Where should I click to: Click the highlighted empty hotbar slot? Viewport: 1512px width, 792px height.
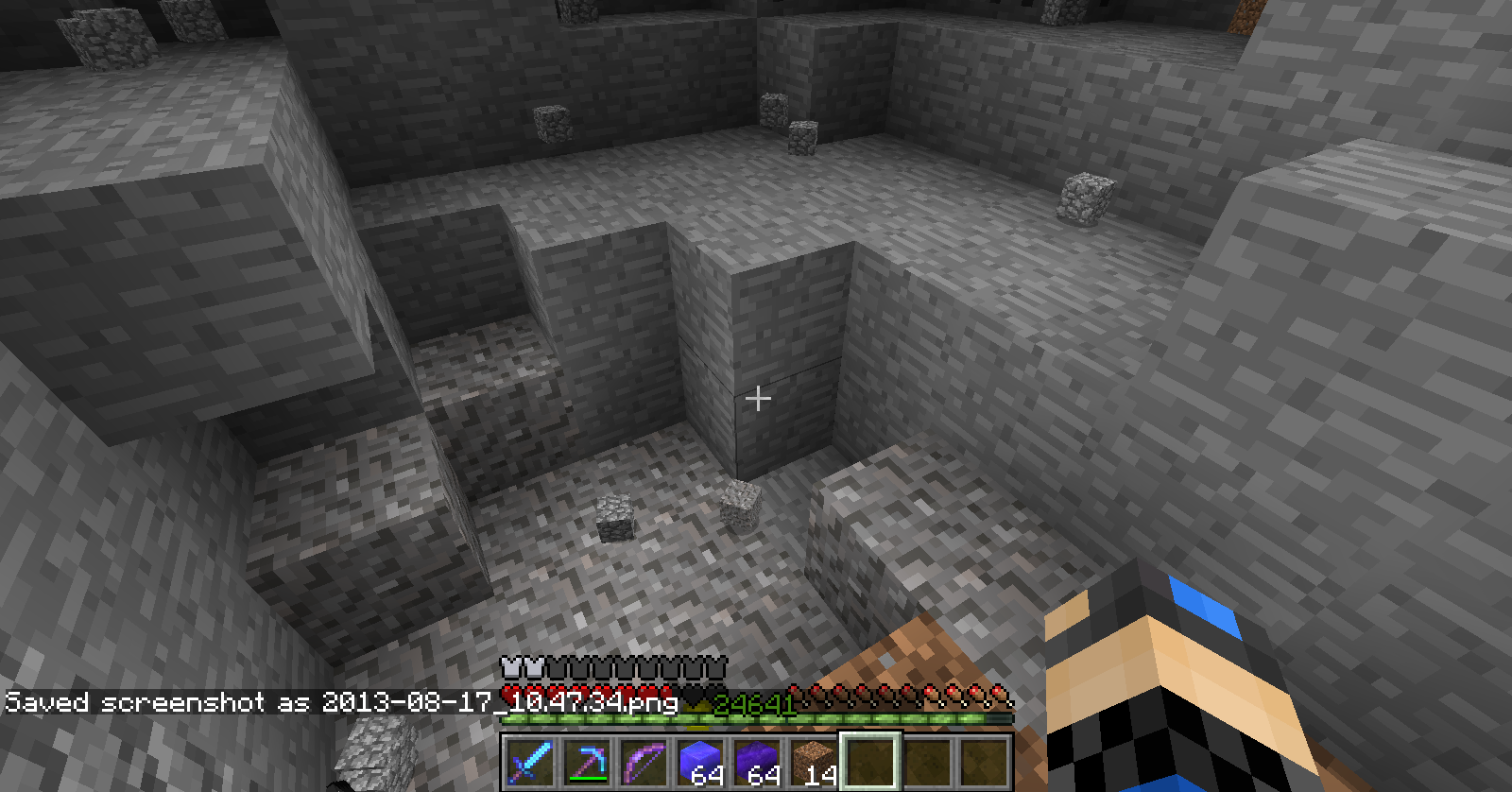(870, 762)
